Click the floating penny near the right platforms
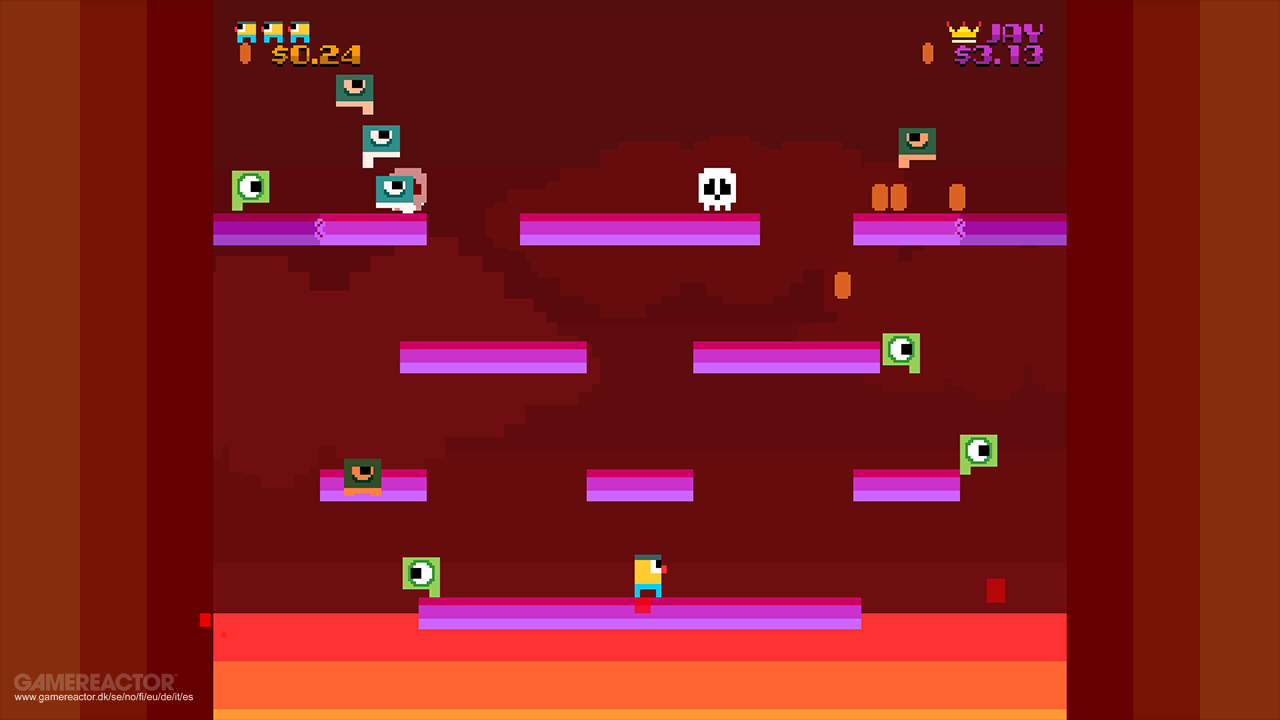 pos(841,286)
